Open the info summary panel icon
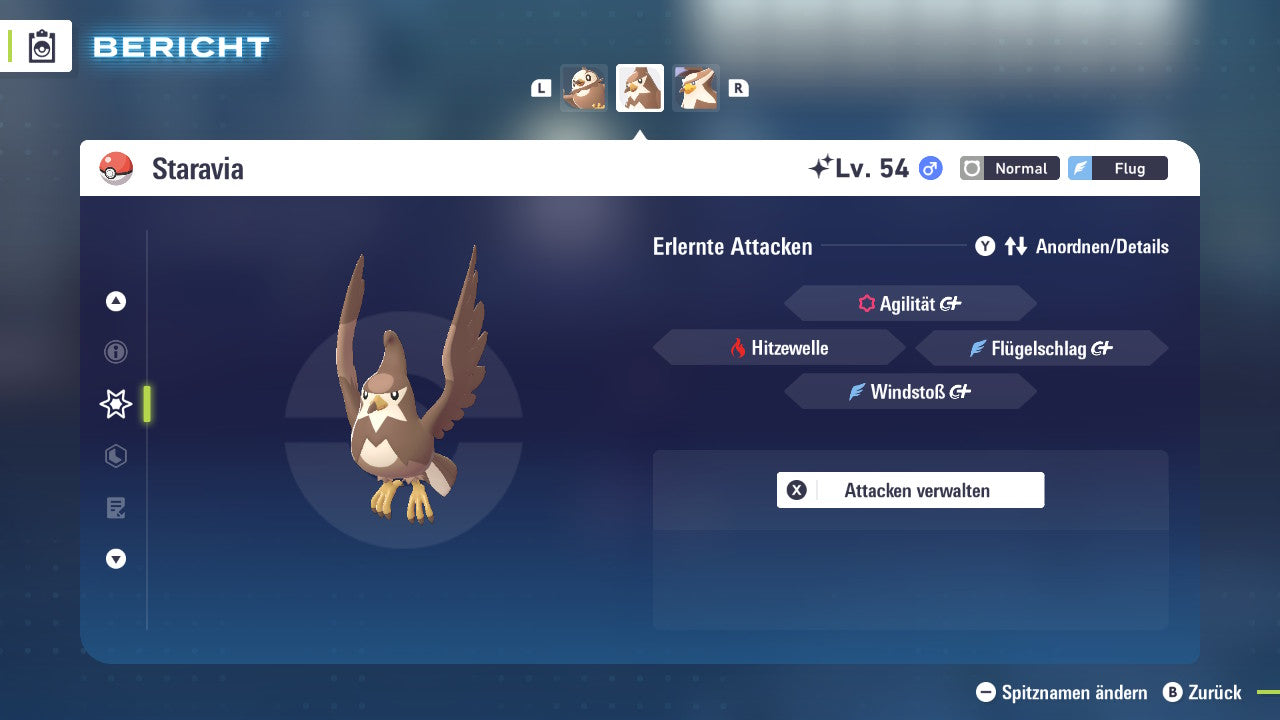 click(116, 352)
